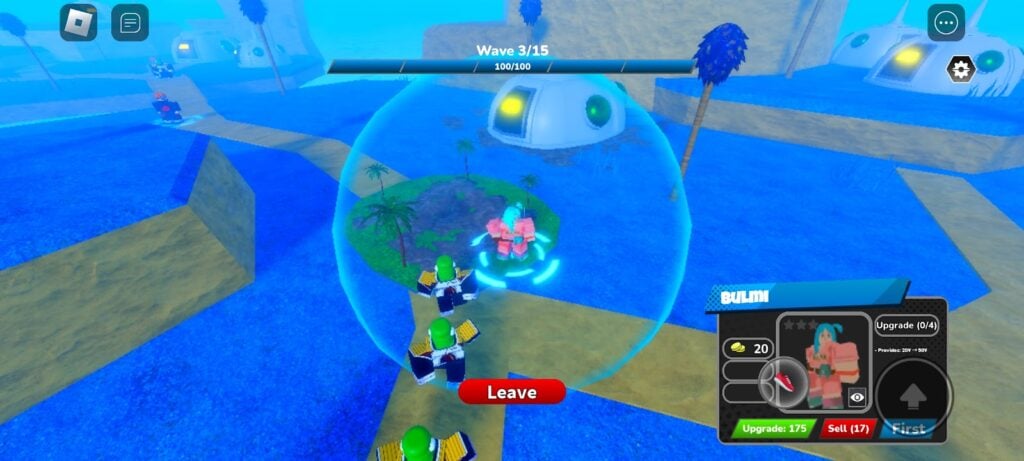Screen dimensions: 1024x461
Task: Leave the match with the red Leave button
Action: coord(512,392)
